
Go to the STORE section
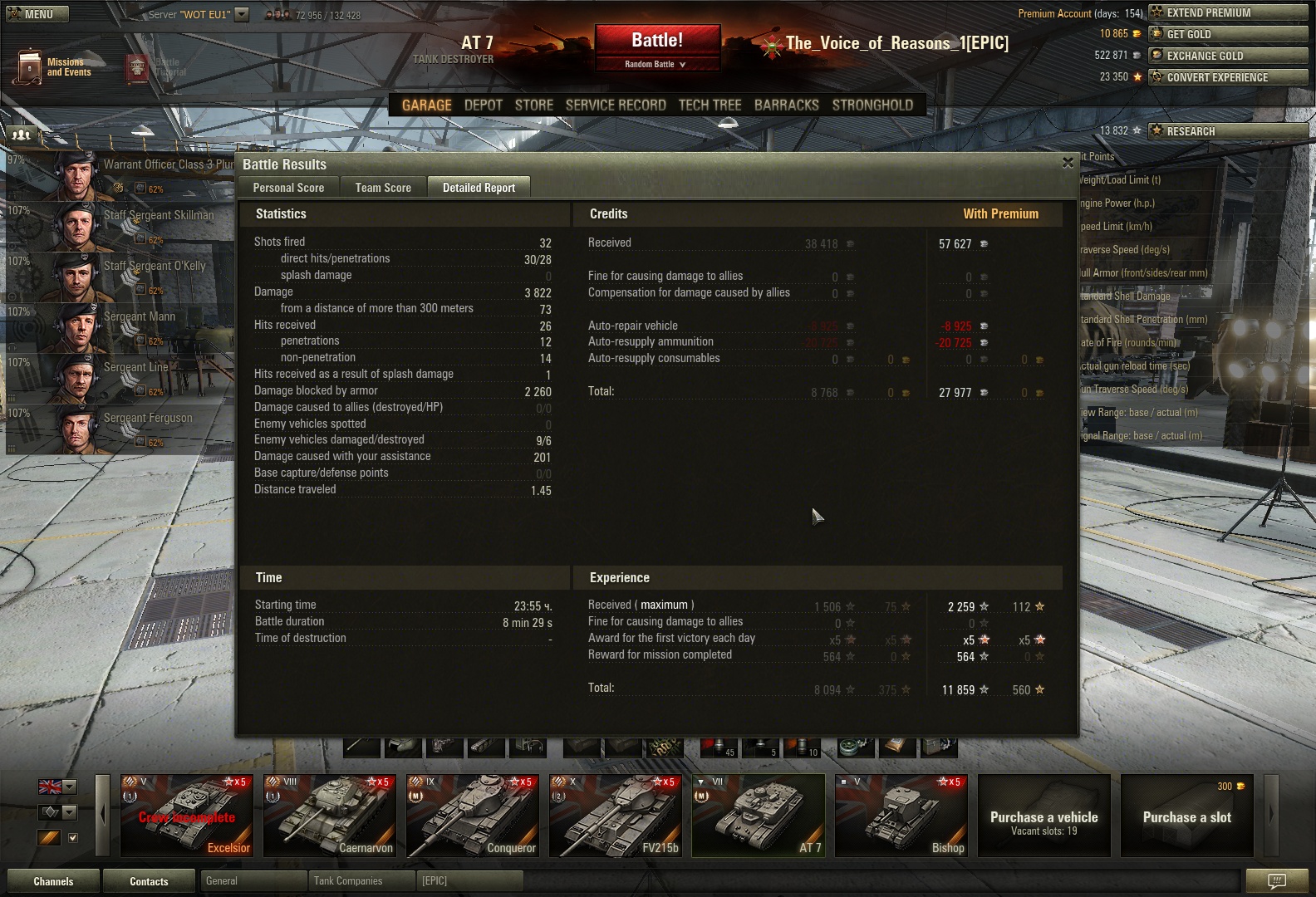(x=533, y=105)
